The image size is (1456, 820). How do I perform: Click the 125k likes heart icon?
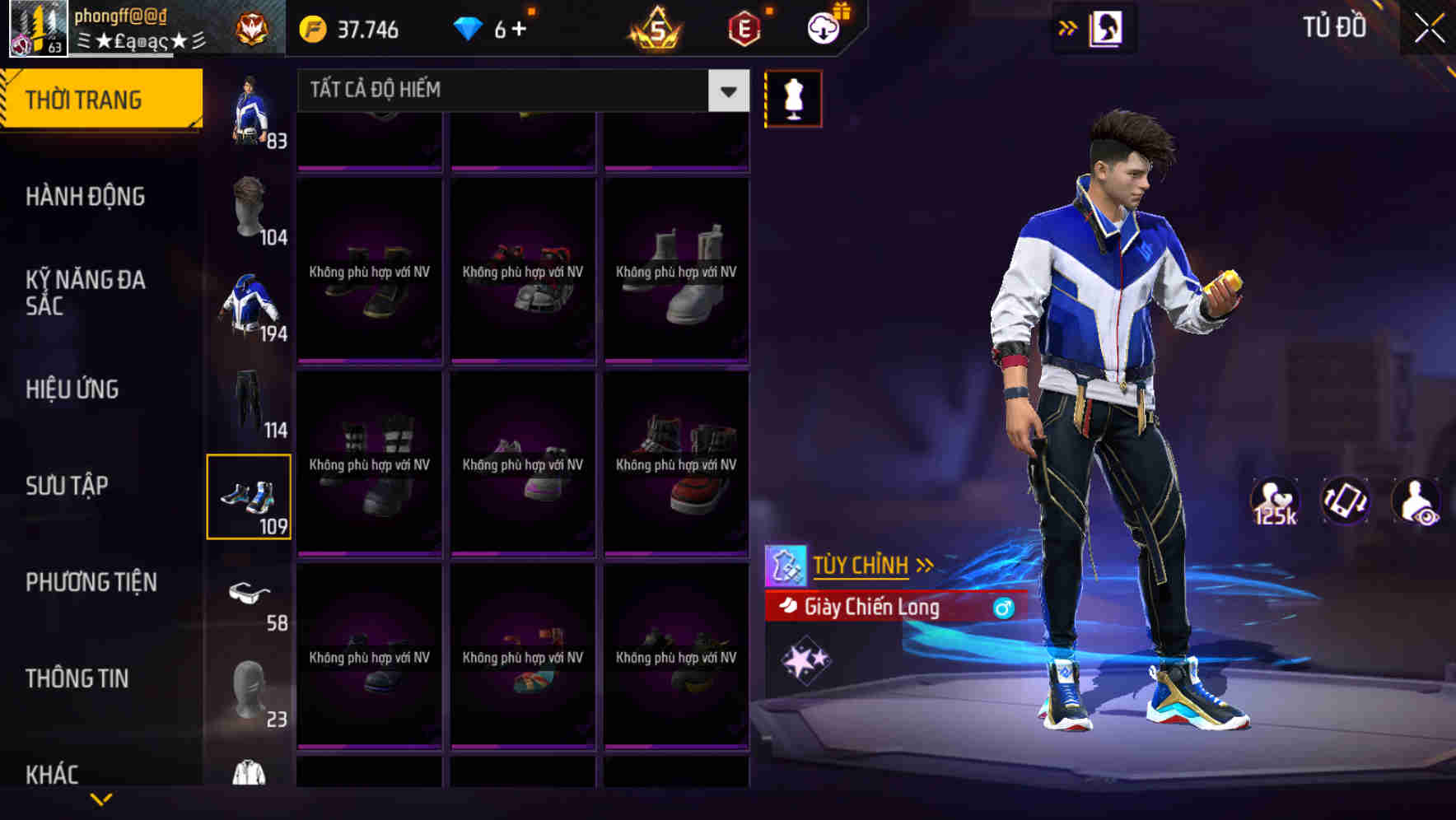point(1273,501)
